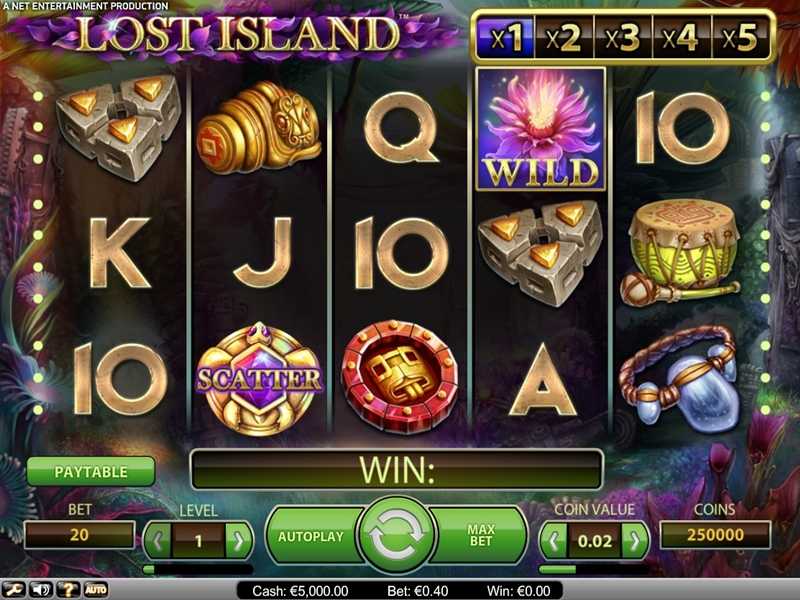Raise the coin value
This screenshot has width=800, height=600.
pyautogui.click(x=634, y=542)
